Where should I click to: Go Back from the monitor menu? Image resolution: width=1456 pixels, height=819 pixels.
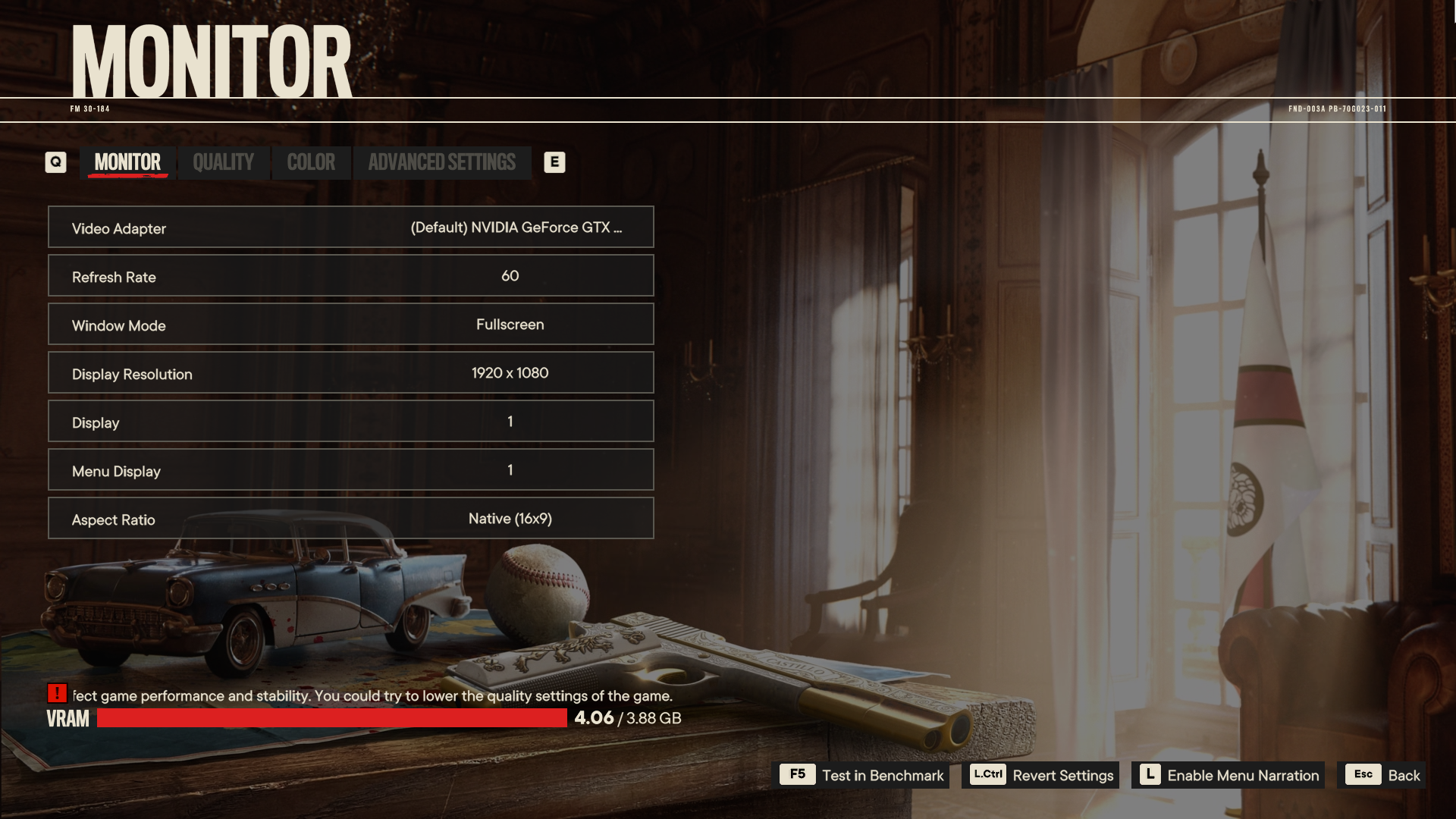pos(1382,775)
